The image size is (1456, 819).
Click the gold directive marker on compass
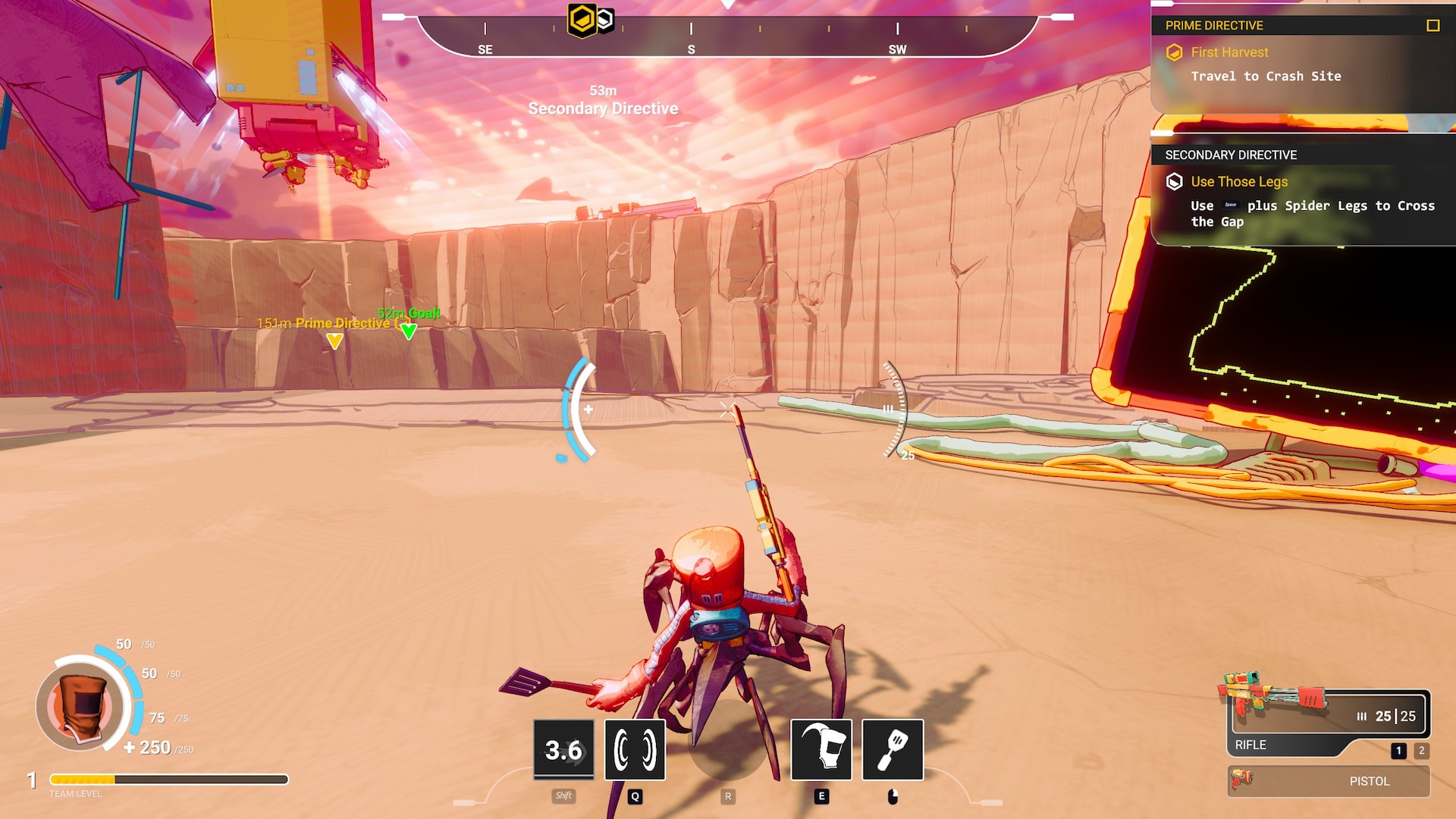[582, 20]
